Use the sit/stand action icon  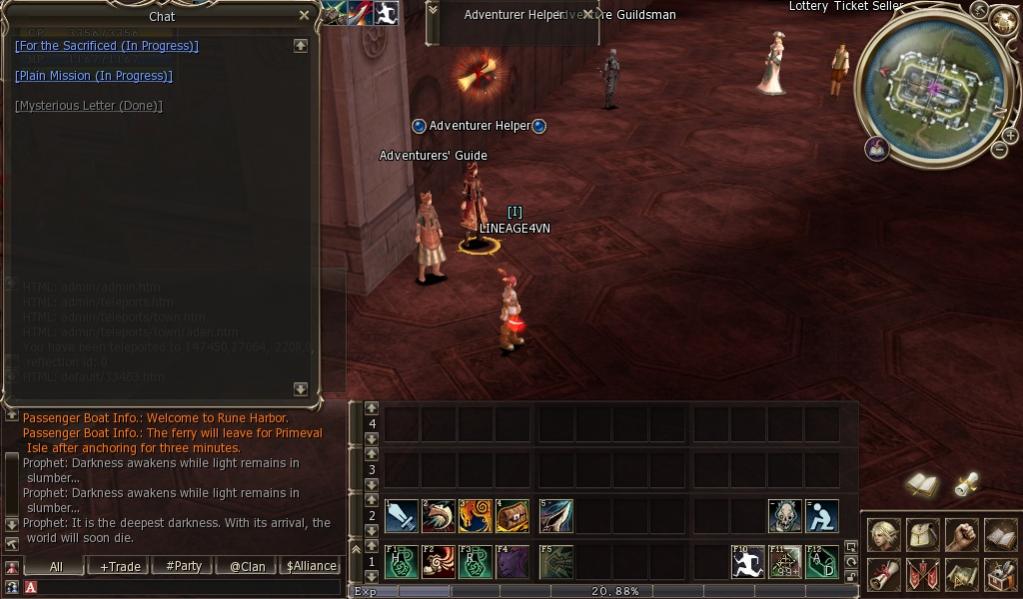click(x=822, y=516)
